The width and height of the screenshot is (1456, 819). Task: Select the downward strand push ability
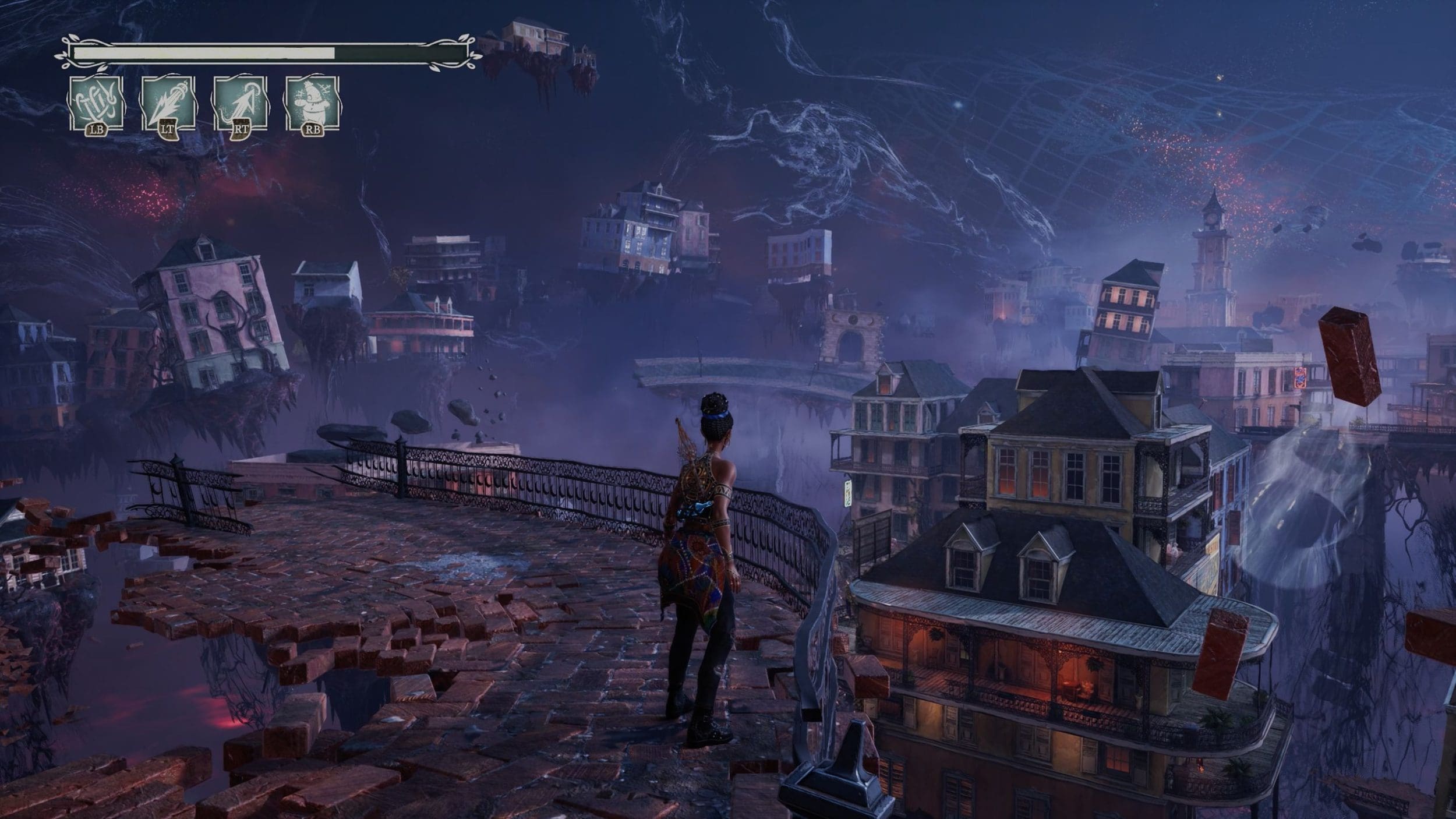(168, 103)
